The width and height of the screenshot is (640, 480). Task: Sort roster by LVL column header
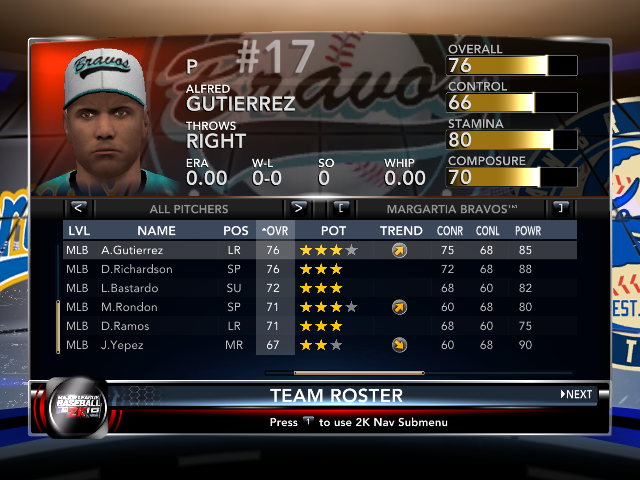(x=79, y=230)
